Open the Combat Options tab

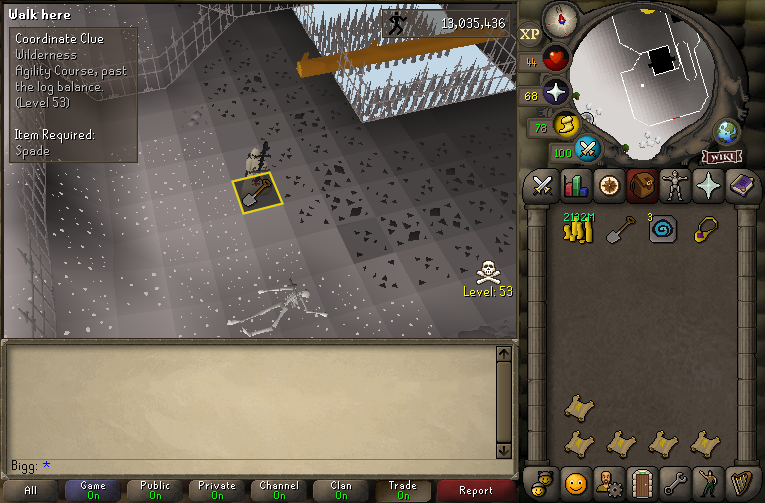pos(543,186)
